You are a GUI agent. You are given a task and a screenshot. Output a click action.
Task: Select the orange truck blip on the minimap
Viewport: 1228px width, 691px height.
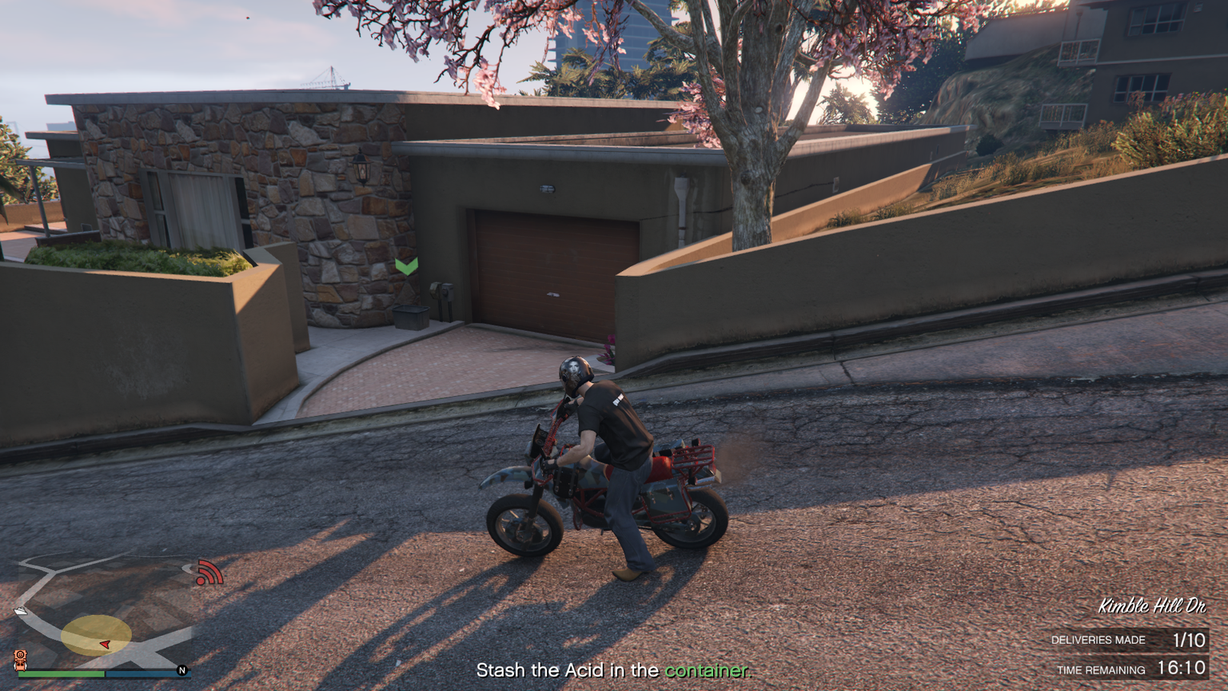(x=19, y=658)
